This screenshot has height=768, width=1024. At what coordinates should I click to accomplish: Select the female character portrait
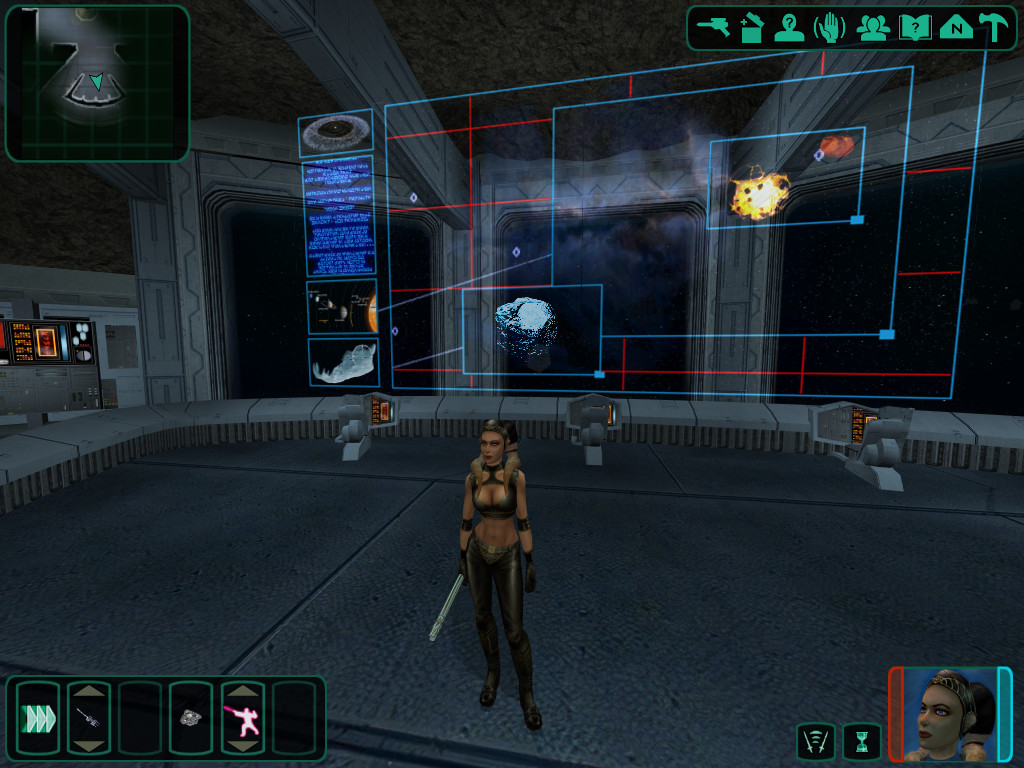point(949,713)
